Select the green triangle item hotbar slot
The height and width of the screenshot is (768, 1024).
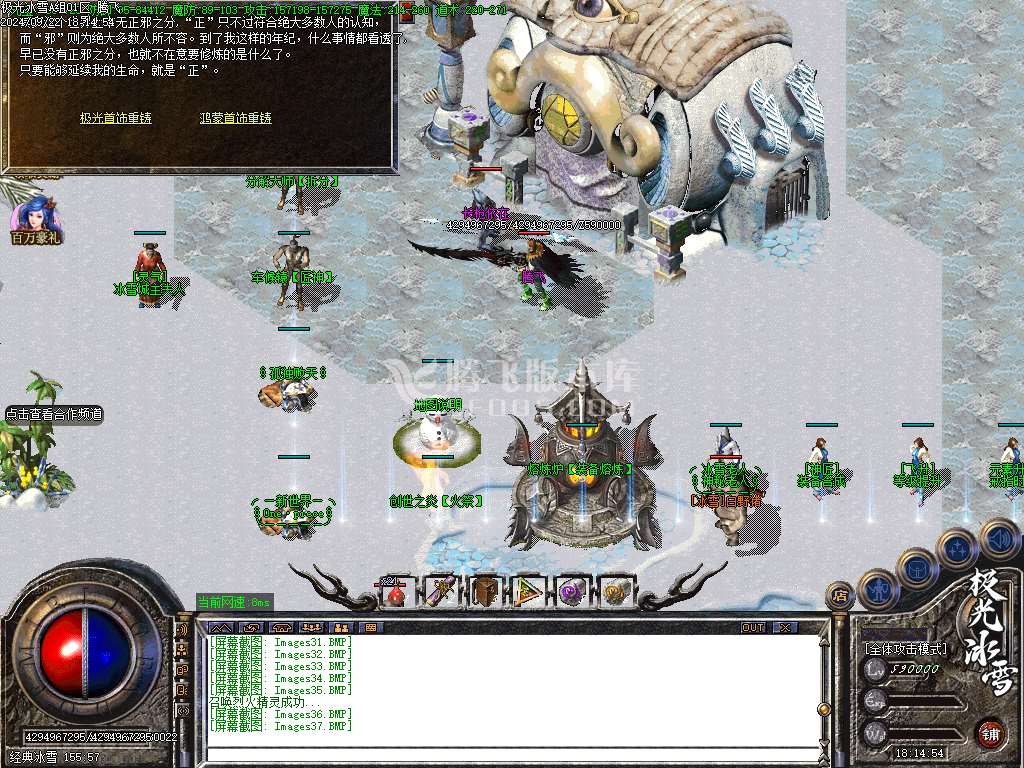coord(529,592)
